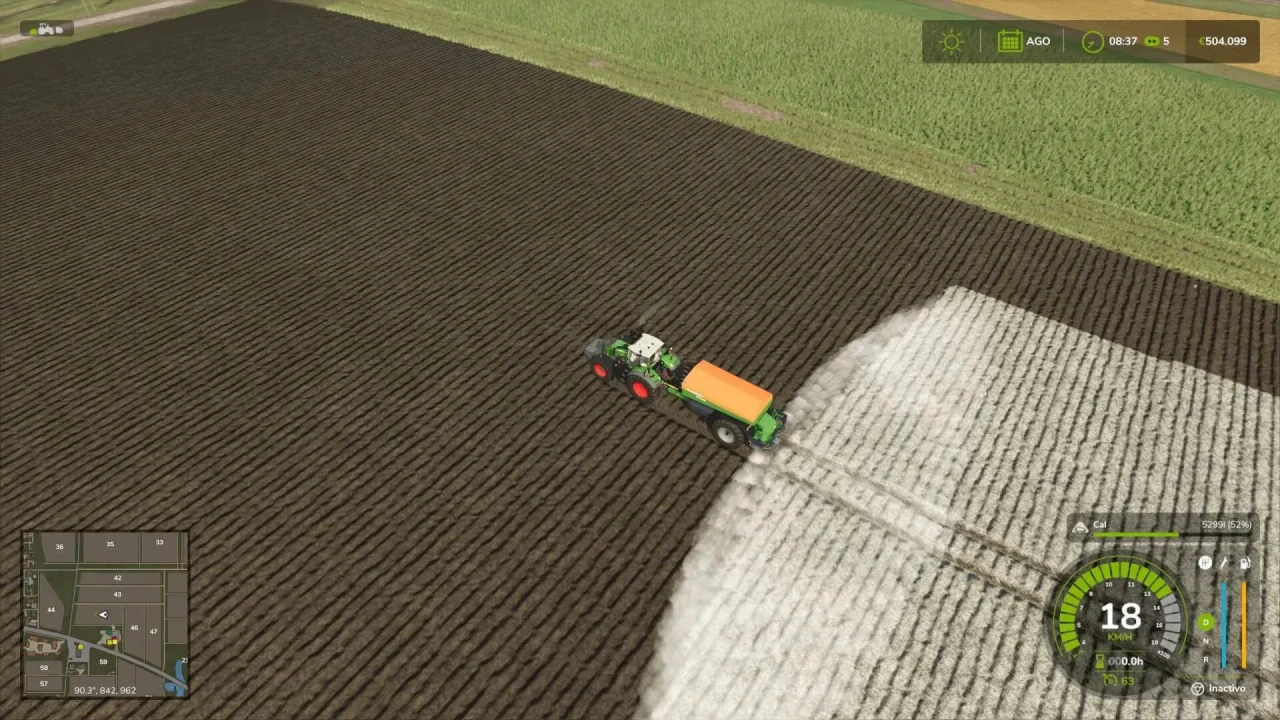The height and width of the screenshot is (720, 1280).
Task: Select the tractor tab icon in the top-left corner
Action: [x=46, y=28]
